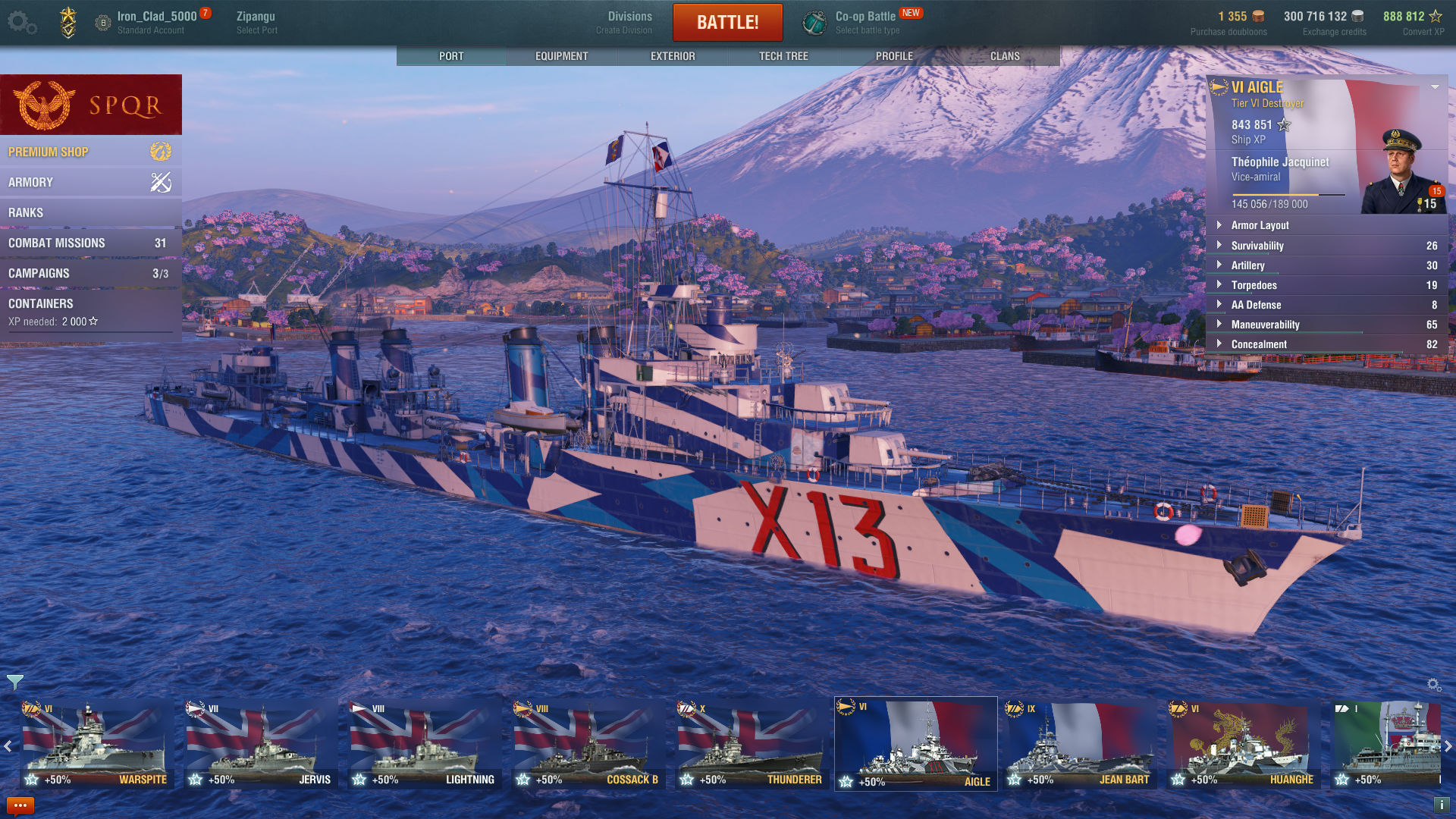View the Profile tab
The image size is (1456, 819).
click(894, 56)
